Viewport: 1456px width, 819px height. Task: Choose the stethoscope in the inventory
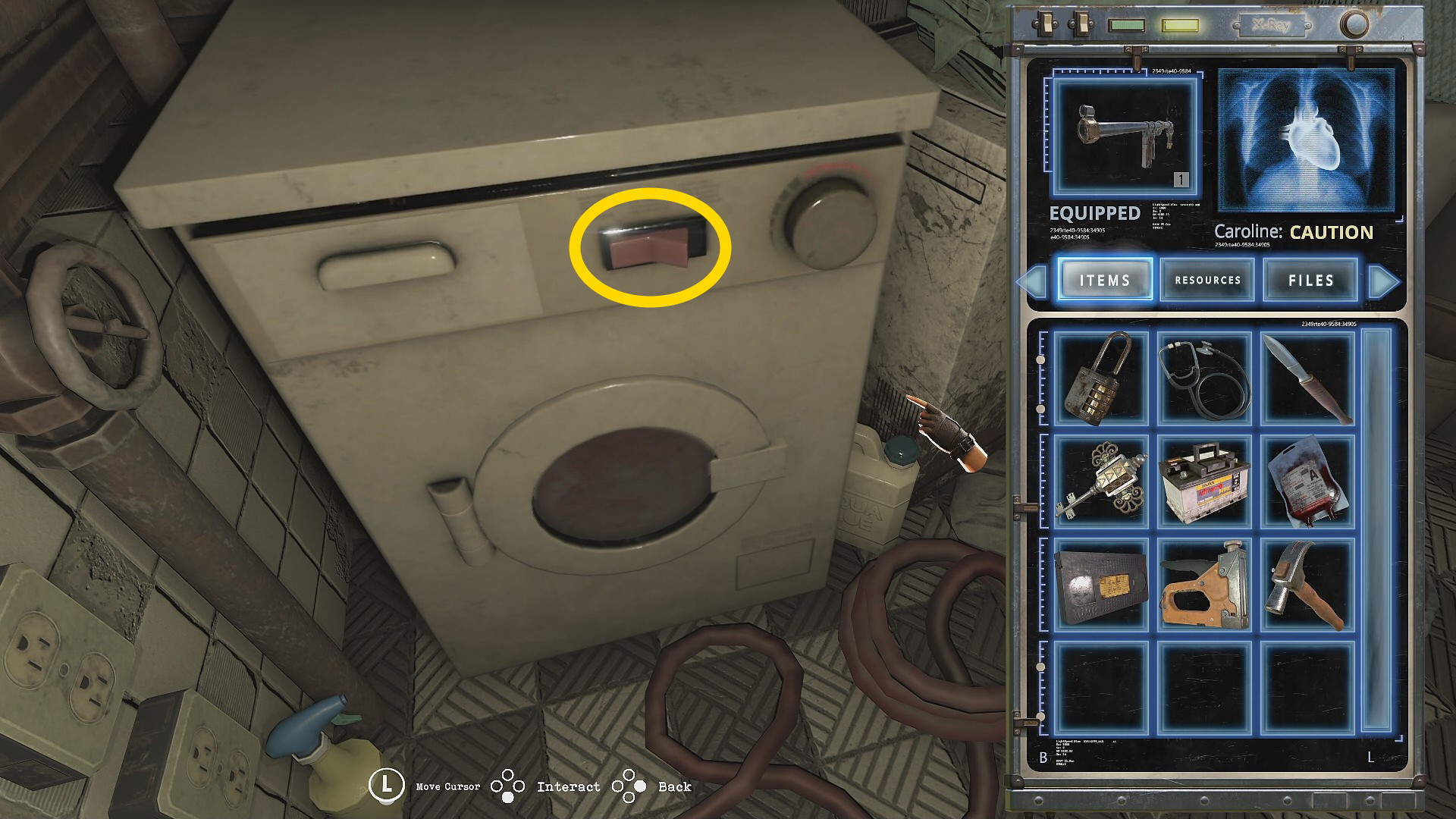tap(1205, 378)
